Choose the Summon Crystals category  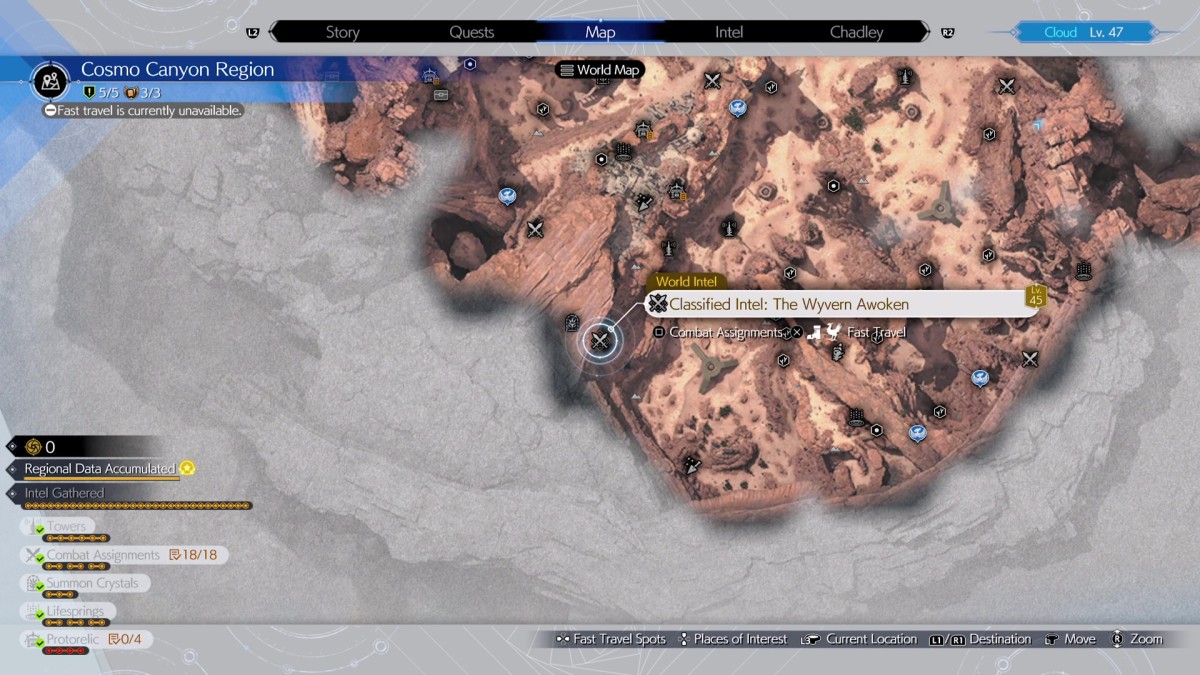tap(91, 583)
